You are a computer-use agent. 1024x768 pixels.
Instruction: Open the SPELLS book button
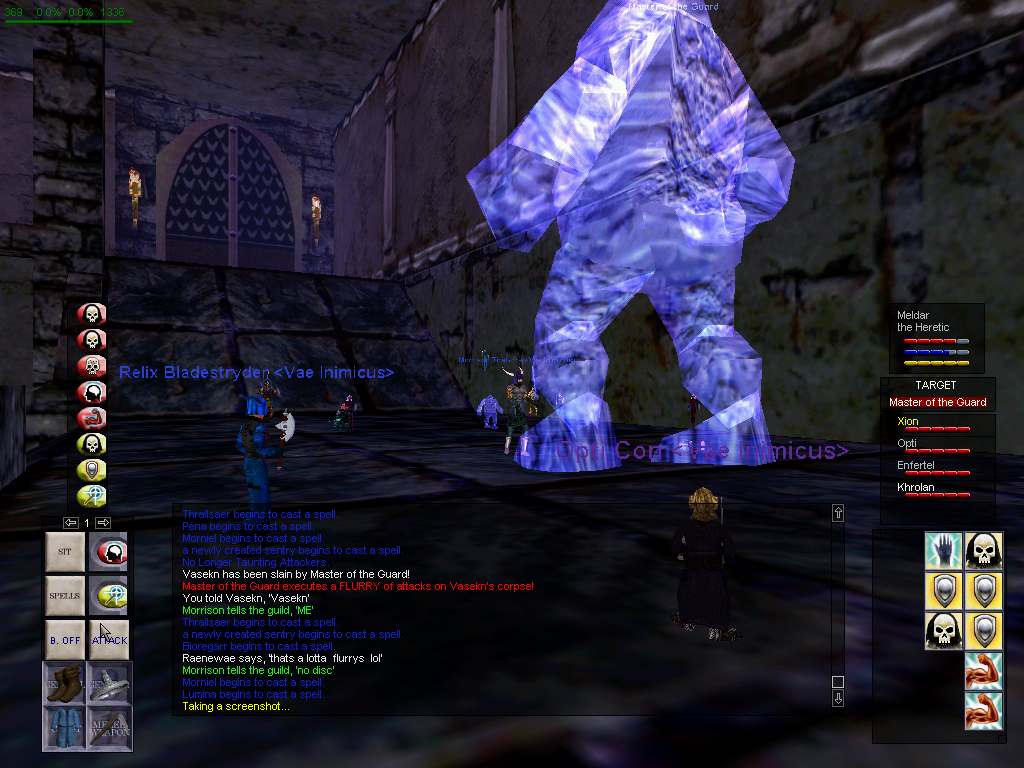pos(65,596)
